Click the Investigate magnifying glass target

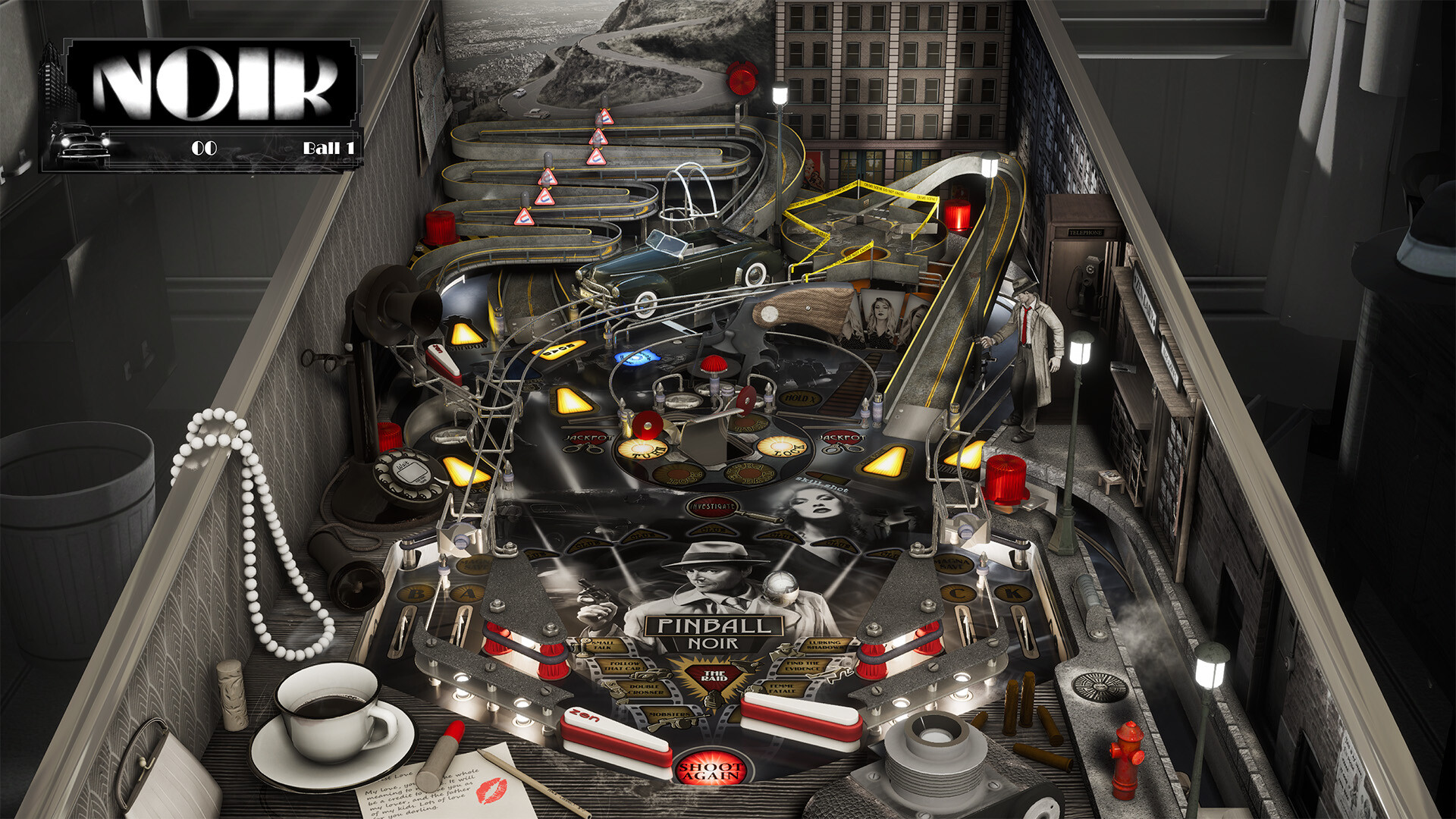[x=711, y=508]
